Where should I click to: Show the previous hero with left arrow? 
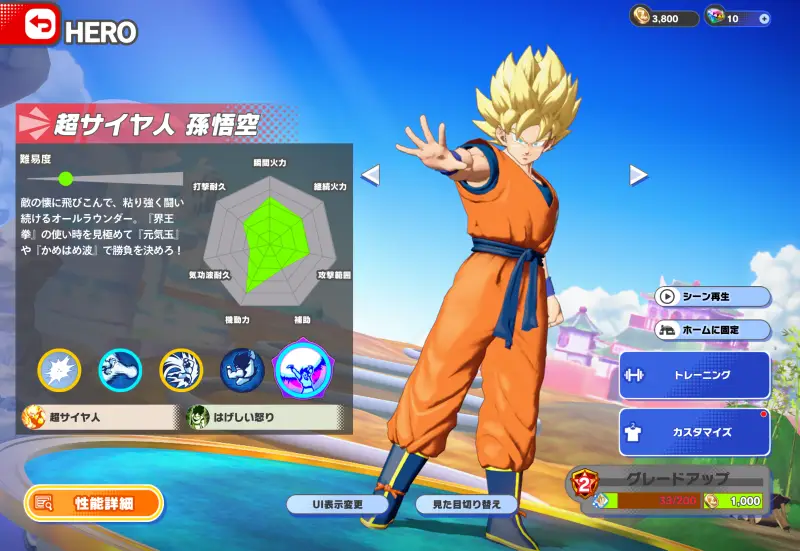(370, 175)
